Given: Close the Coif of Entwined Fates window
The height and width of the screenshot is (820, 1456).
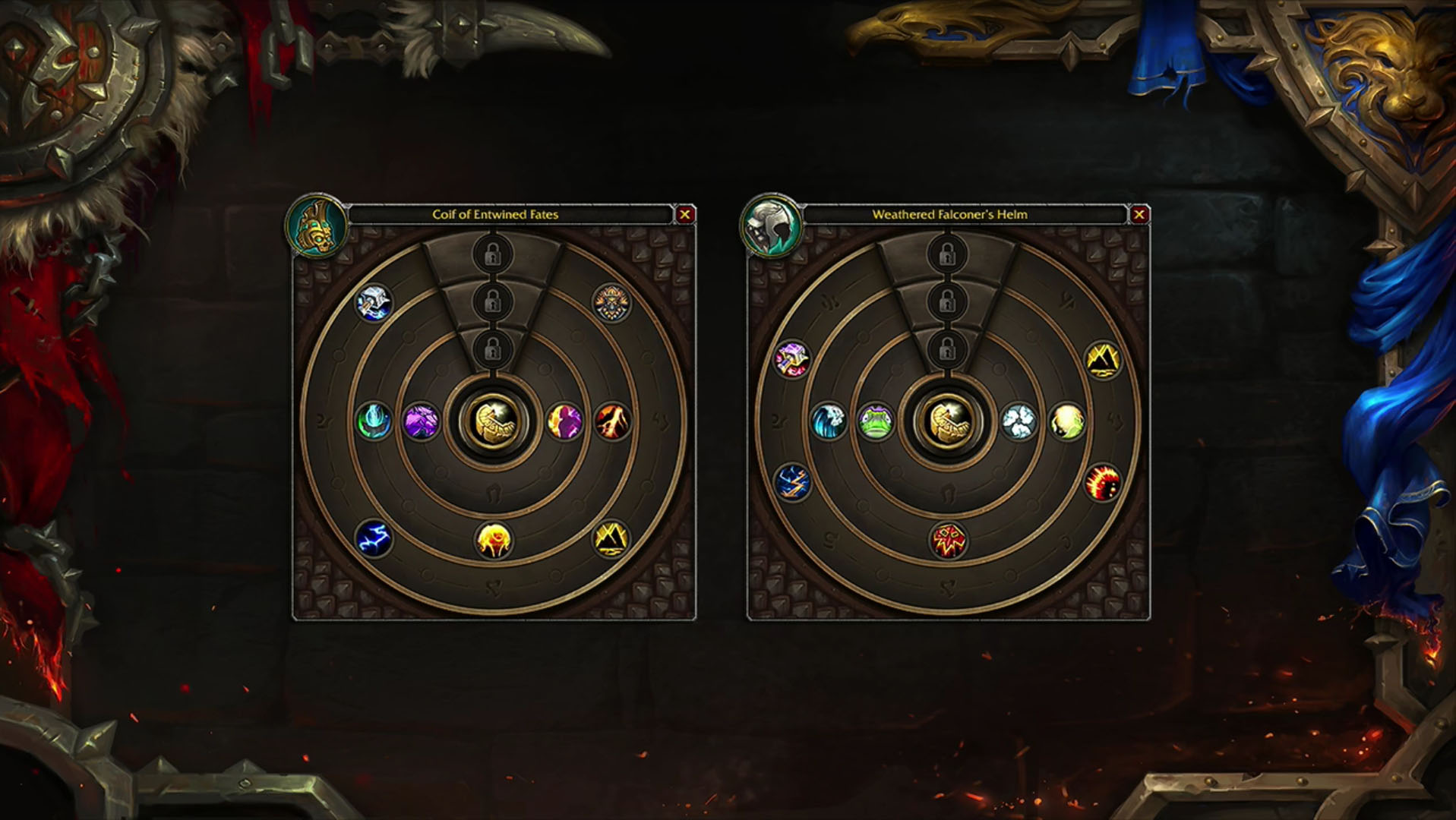Looking at the screenshot, I should (684, 215).
